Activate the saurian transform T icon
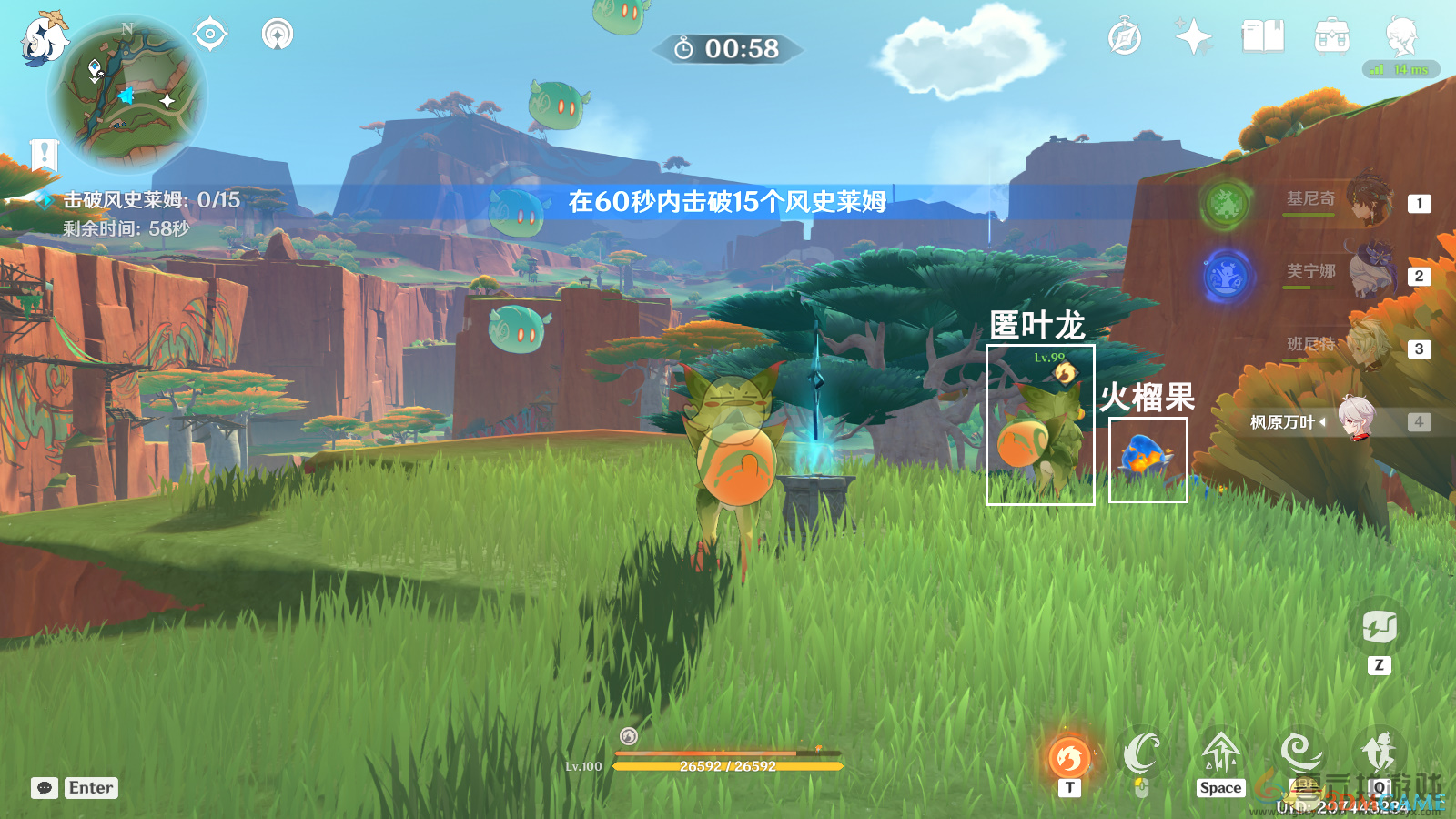 click(1069, 757)
